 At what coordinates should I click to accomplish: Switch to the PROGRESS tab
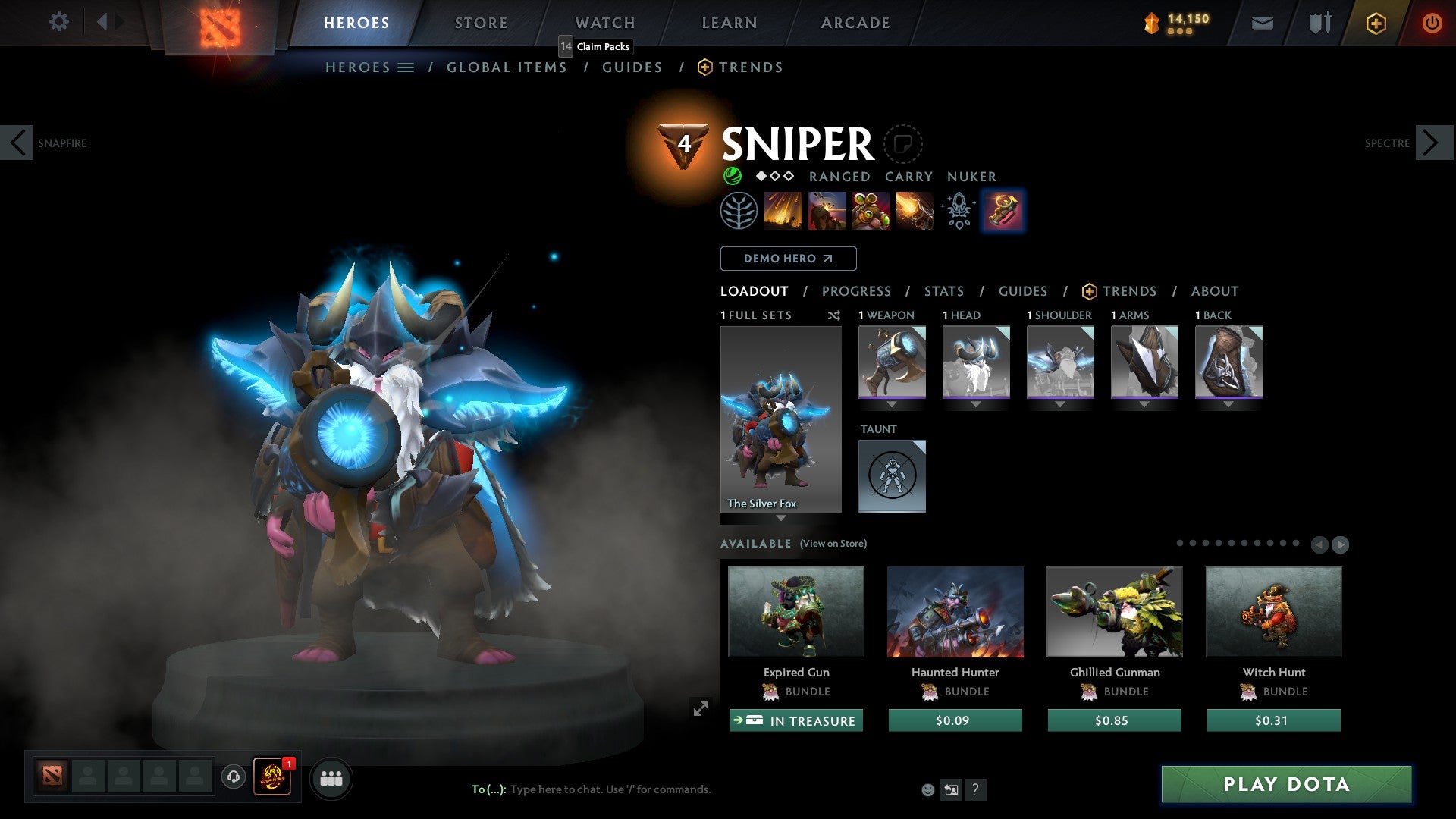857,291
